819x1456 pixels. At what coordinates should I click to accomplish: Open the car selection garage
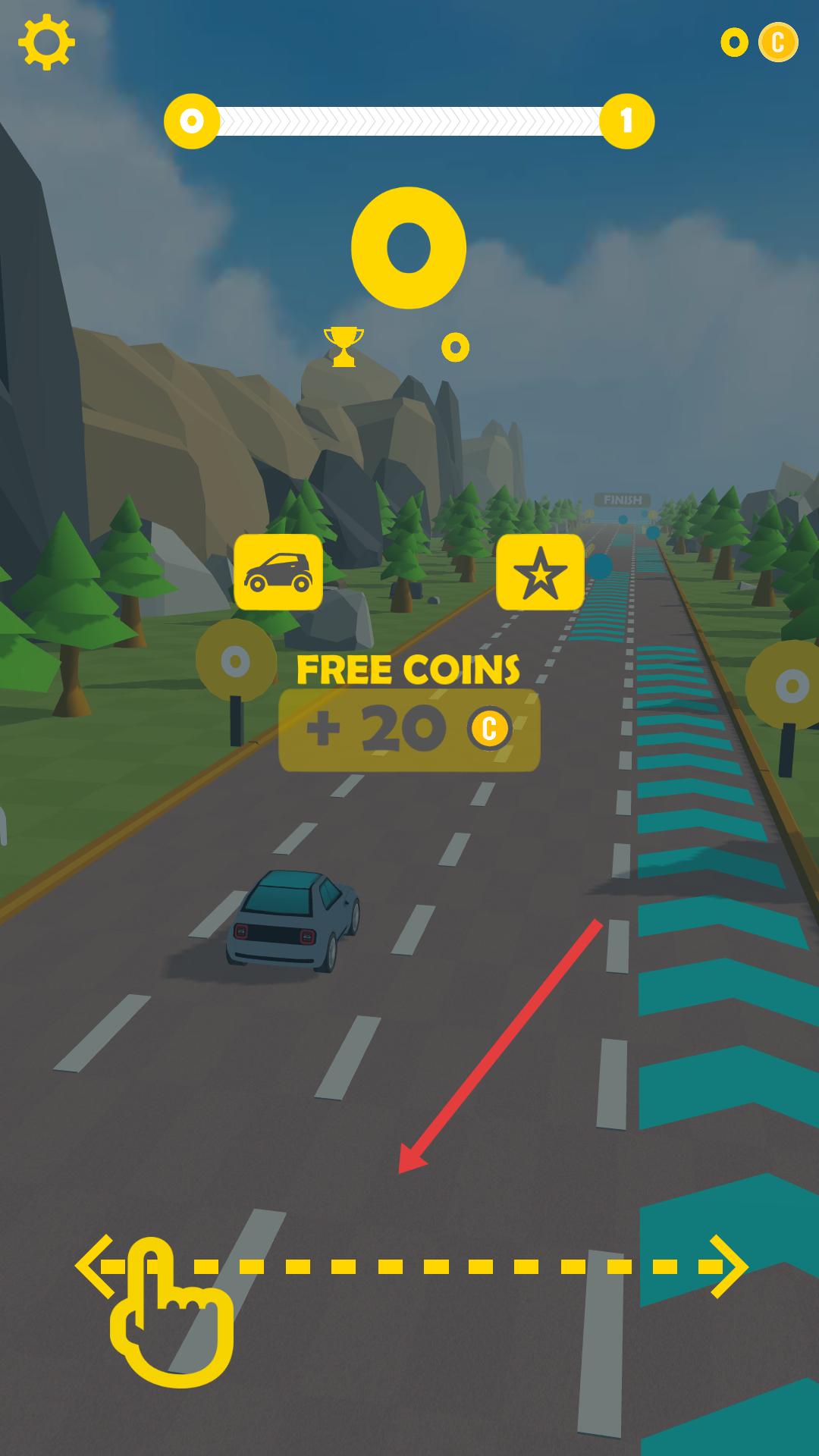coord(278,572)
